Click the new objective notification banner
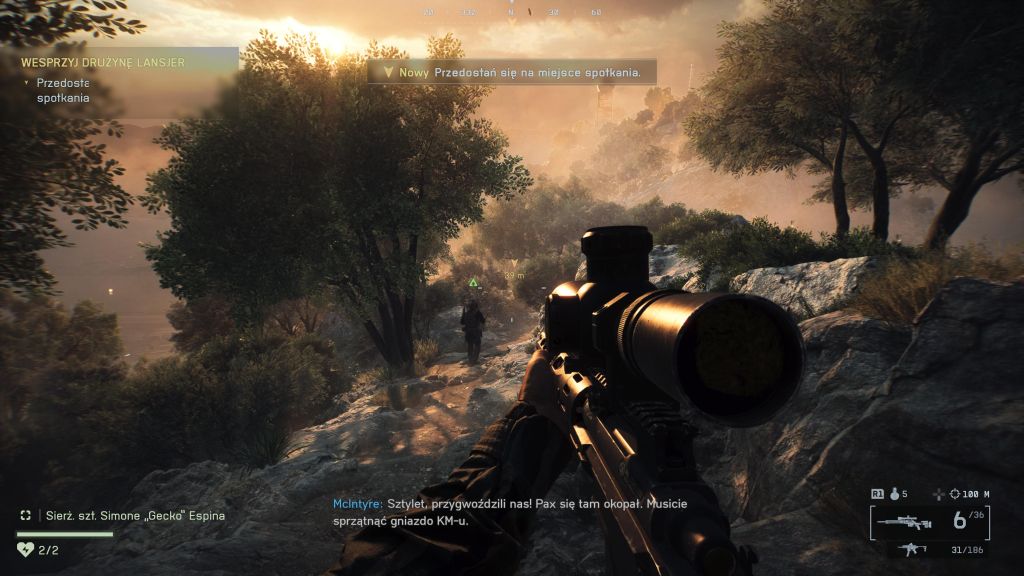This screenshot has height=576, width=1024. coord(513,72)
